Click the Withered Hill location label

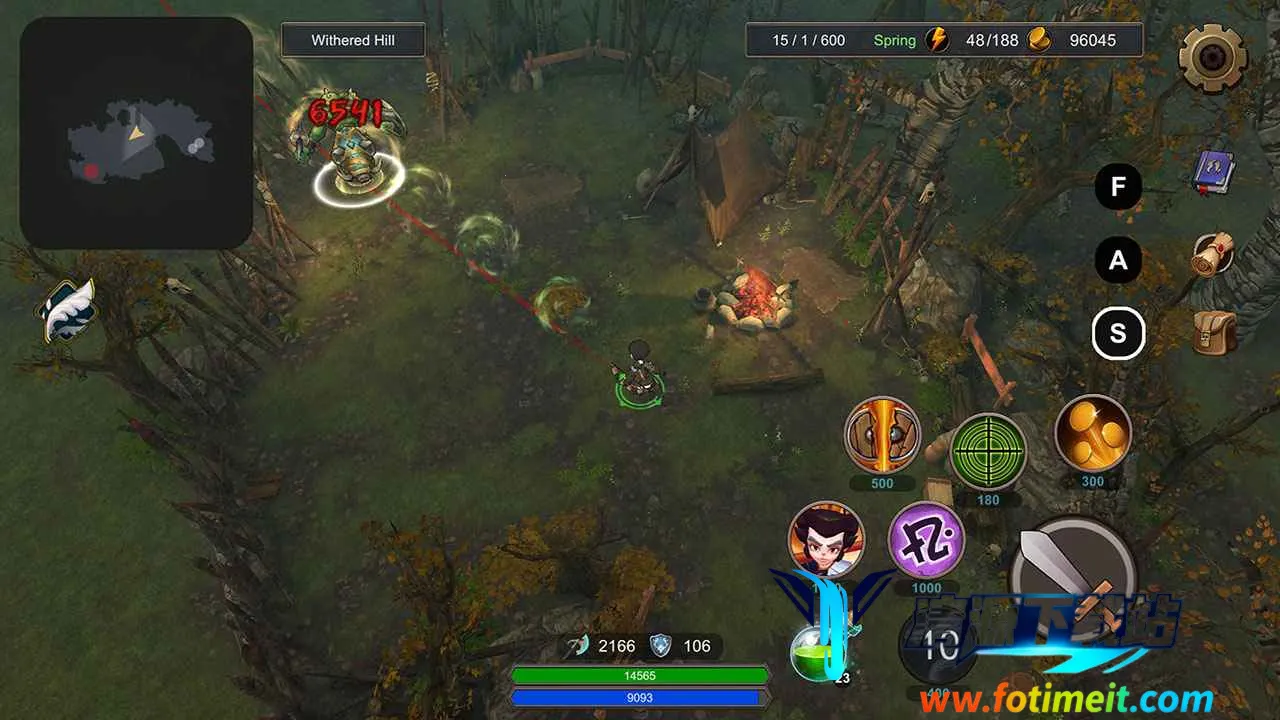353,41
